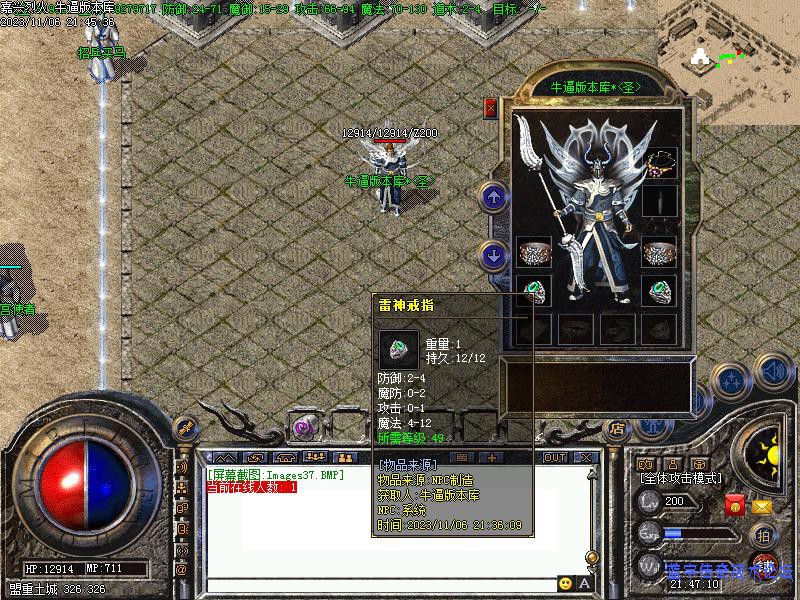The image size is (800, 600).
Task: Click the up arrow beside equipment panel
Action: (492, 197)
